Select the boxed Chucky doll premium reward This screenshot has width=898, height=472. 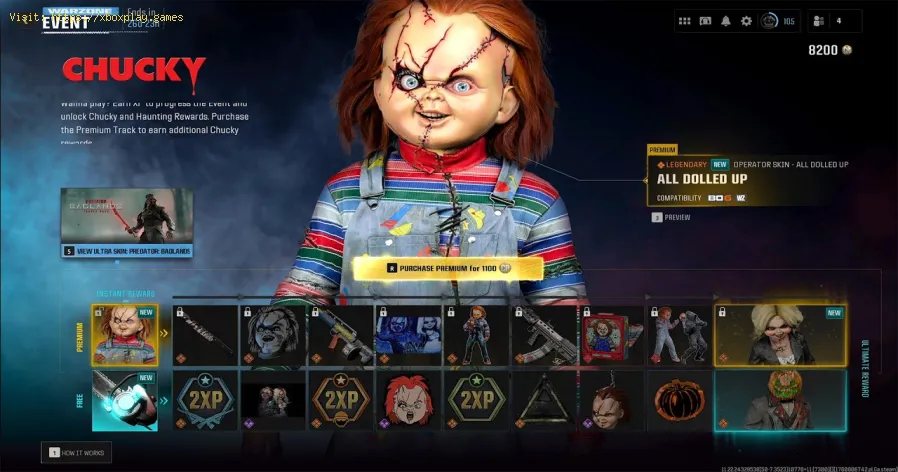(612, 335)
